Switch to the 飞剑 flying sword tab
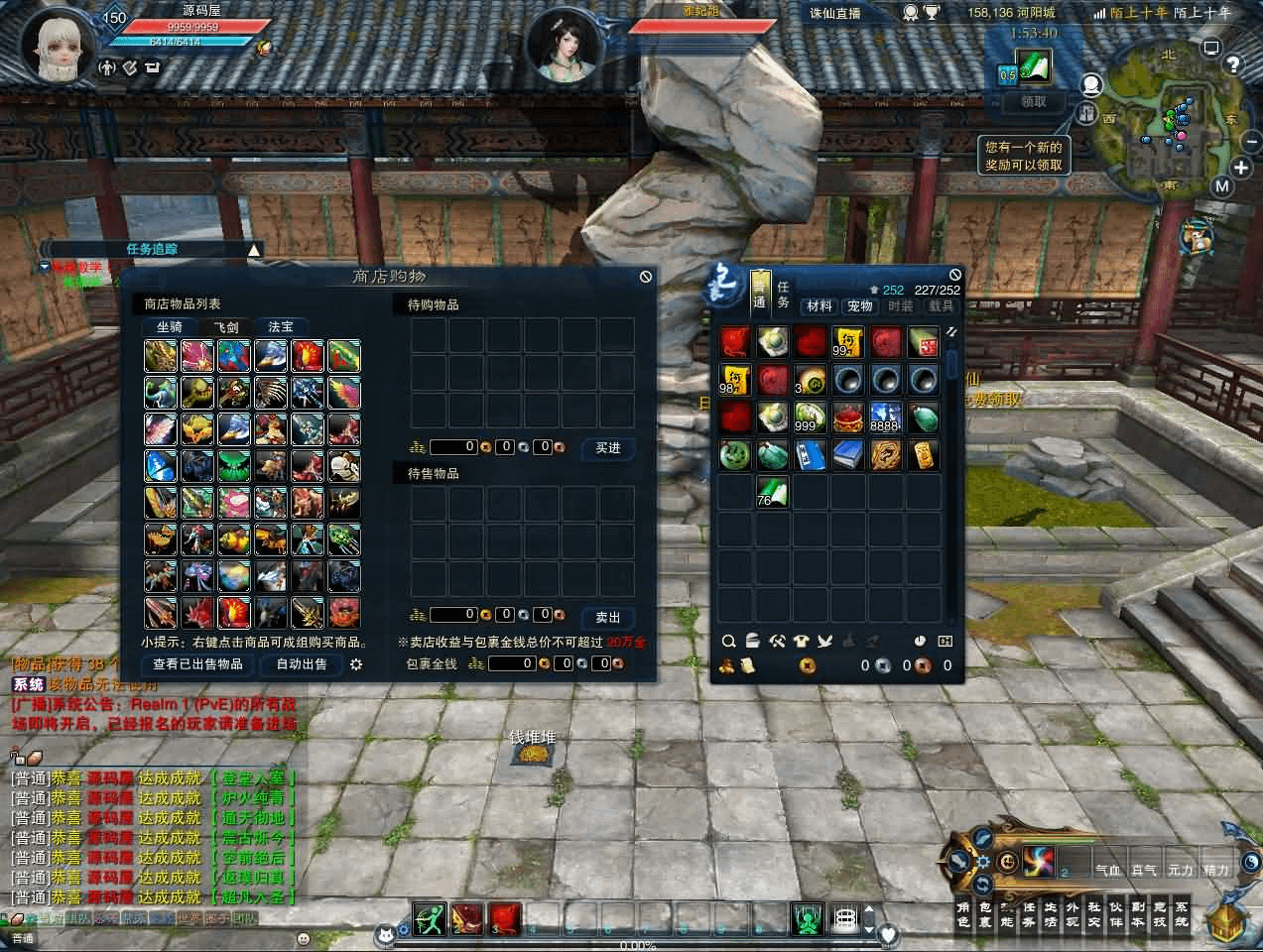Image resolution: width=1263 pixels, height=952 pixels. (225, 326)
